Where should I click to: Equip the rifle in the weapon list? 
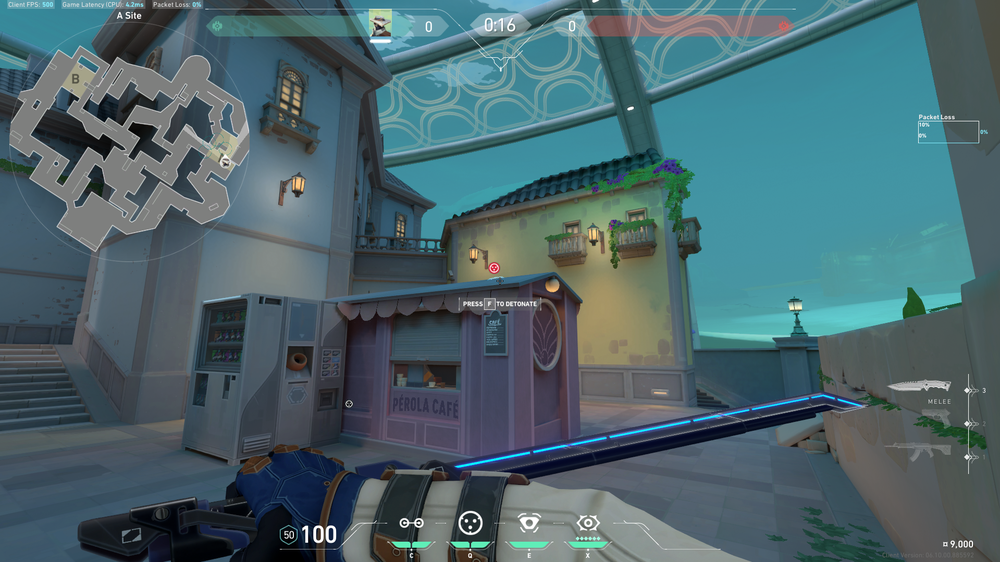point(922,450)
